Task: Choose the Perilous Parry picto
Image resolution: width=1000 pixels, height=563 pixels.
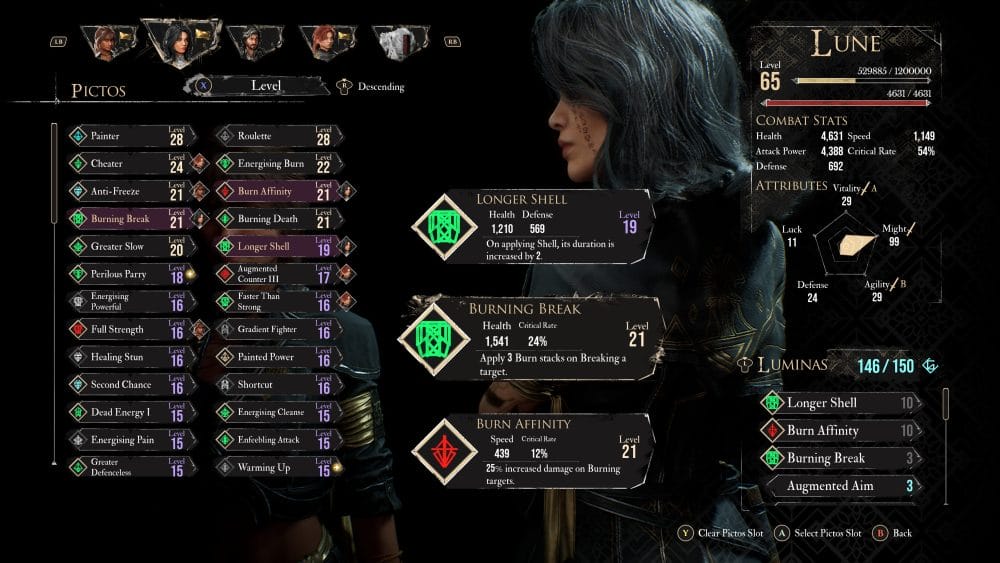Action: 130,274
